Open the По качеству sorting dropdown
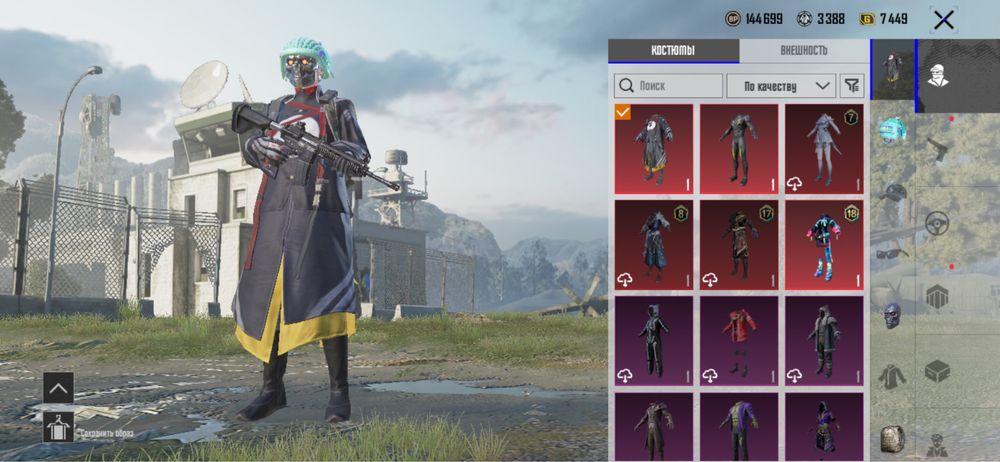The width and height of the screenshot is (1000, 462). [x=780, y=86]
